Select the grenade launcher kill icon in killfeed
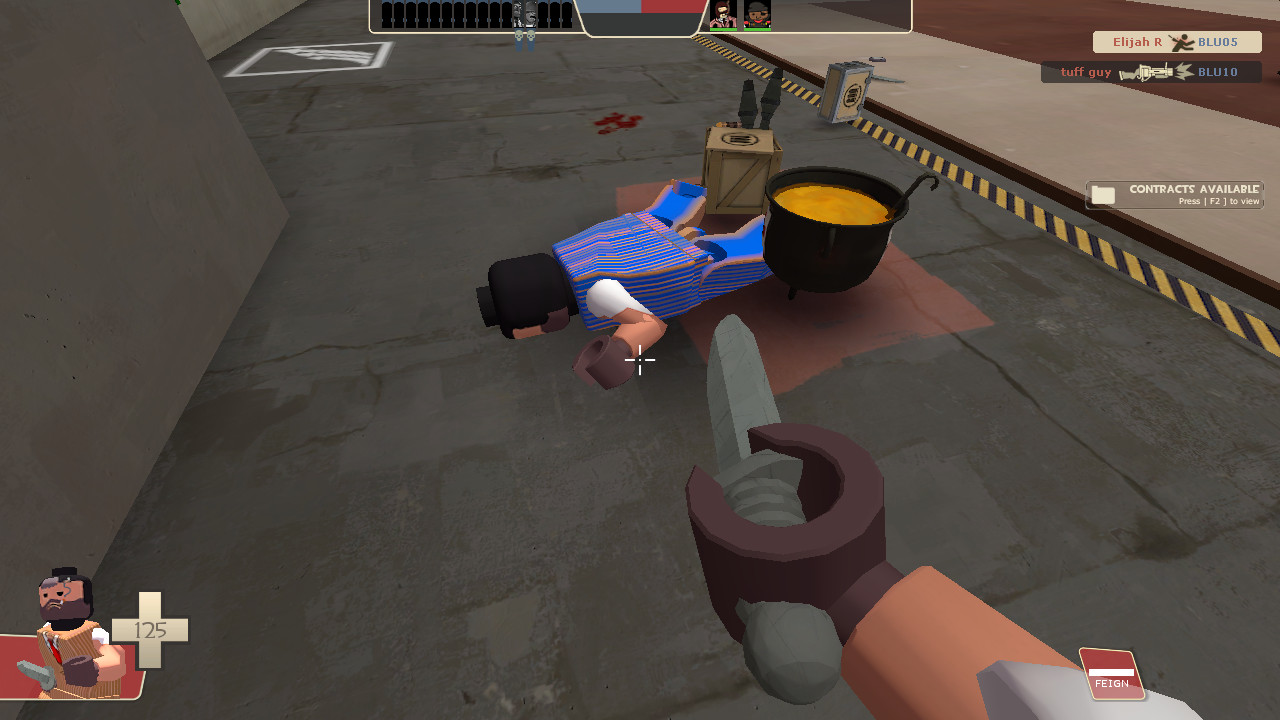 [1150, 72]
